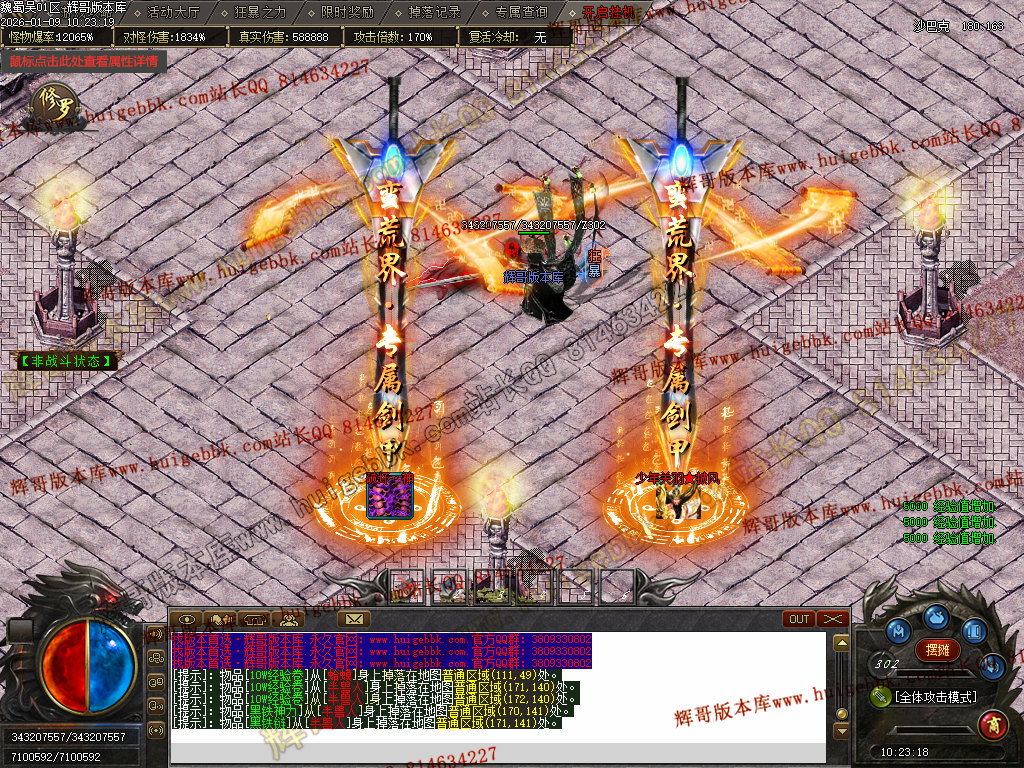Open the 摆摊 stall button
Viewport: 1024px width, 768px height.
937,650
